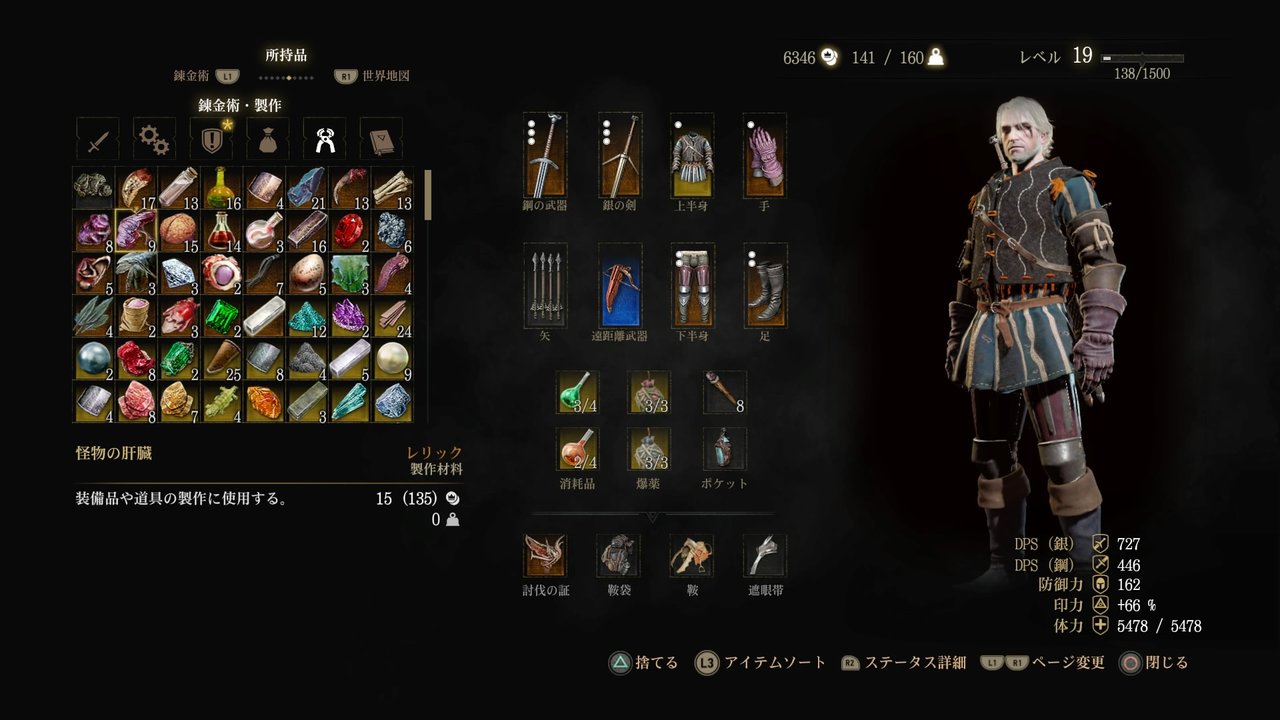1280x720 pixels.
Task: Open the books category icon
Action: coord(380,138)
